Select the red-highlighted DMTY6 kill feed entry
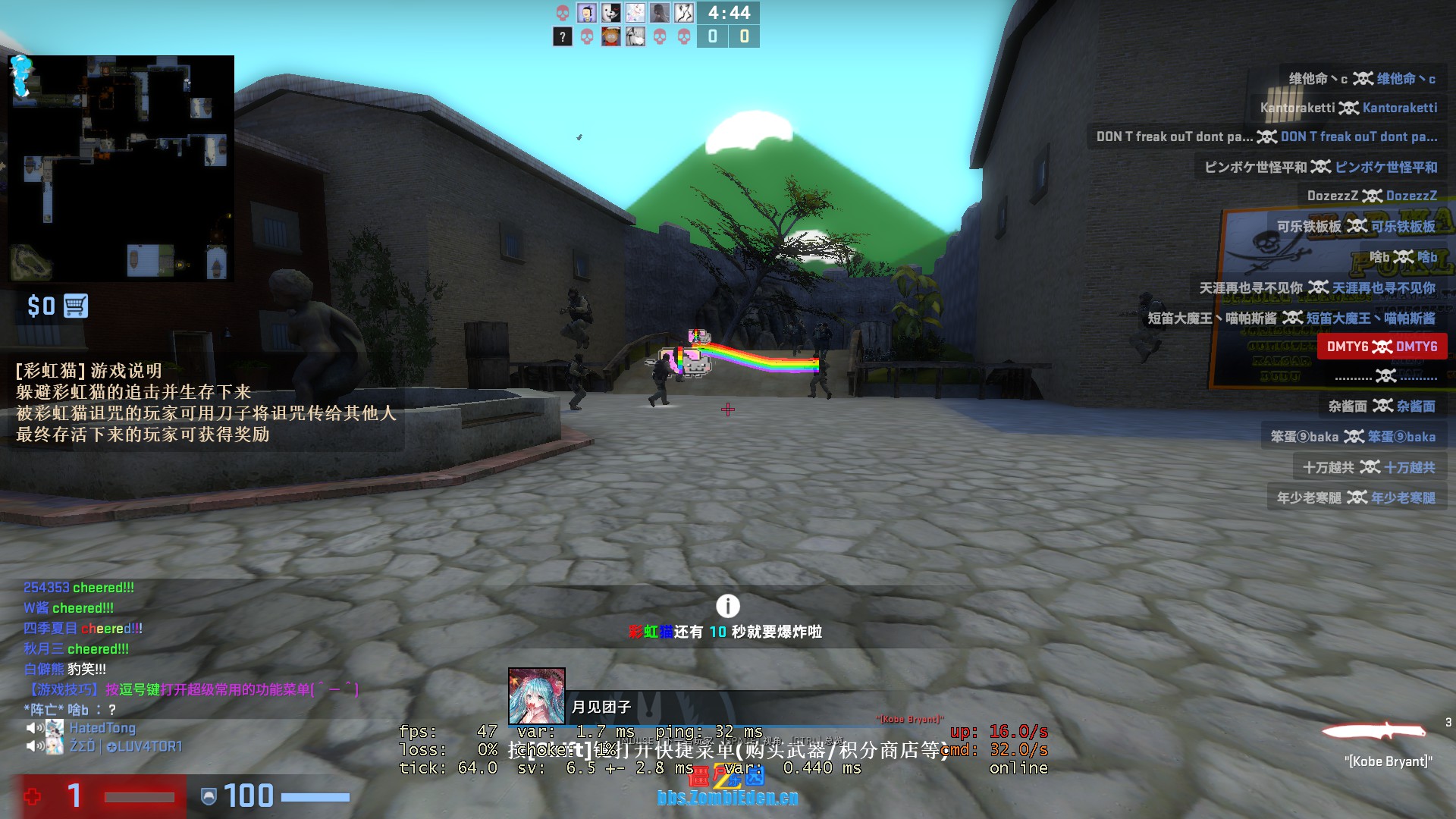1456x819 pixels. coord(1382,347)
